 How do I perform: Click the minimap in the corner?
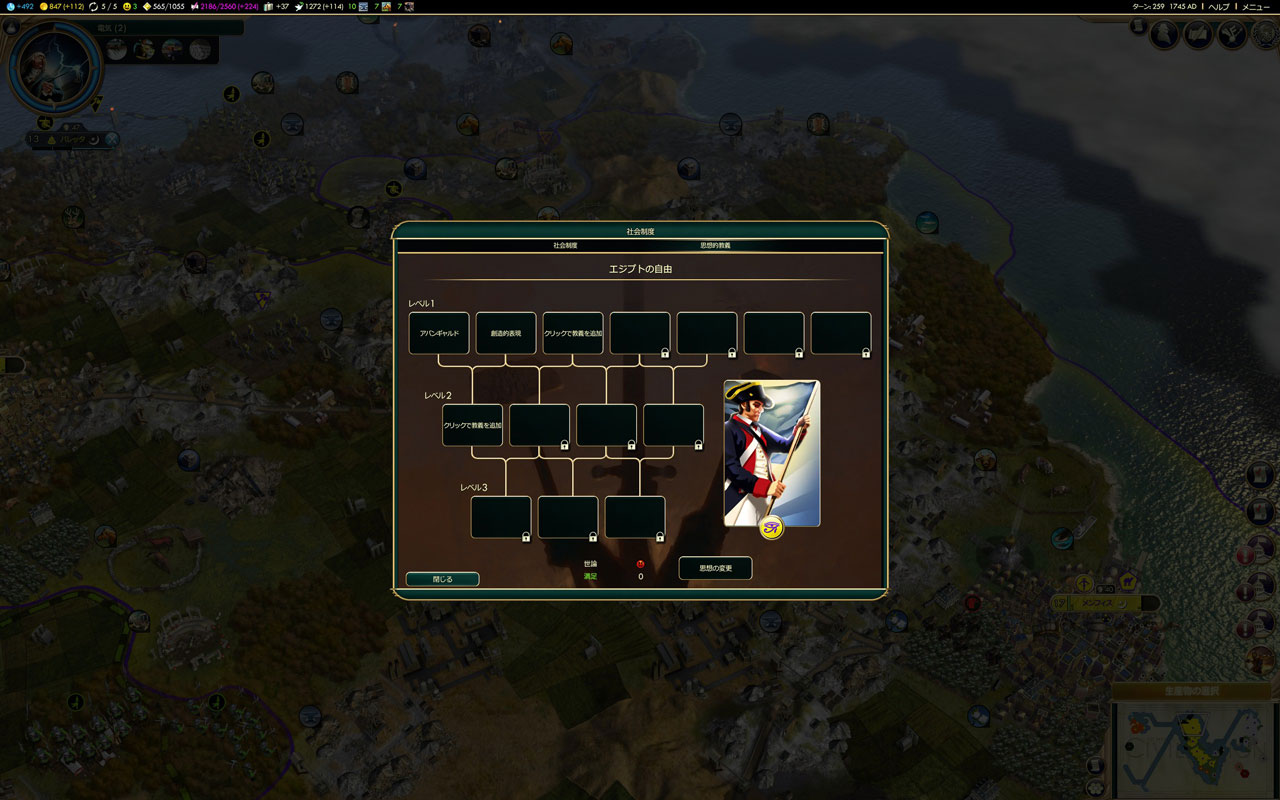click(1190, 748)
